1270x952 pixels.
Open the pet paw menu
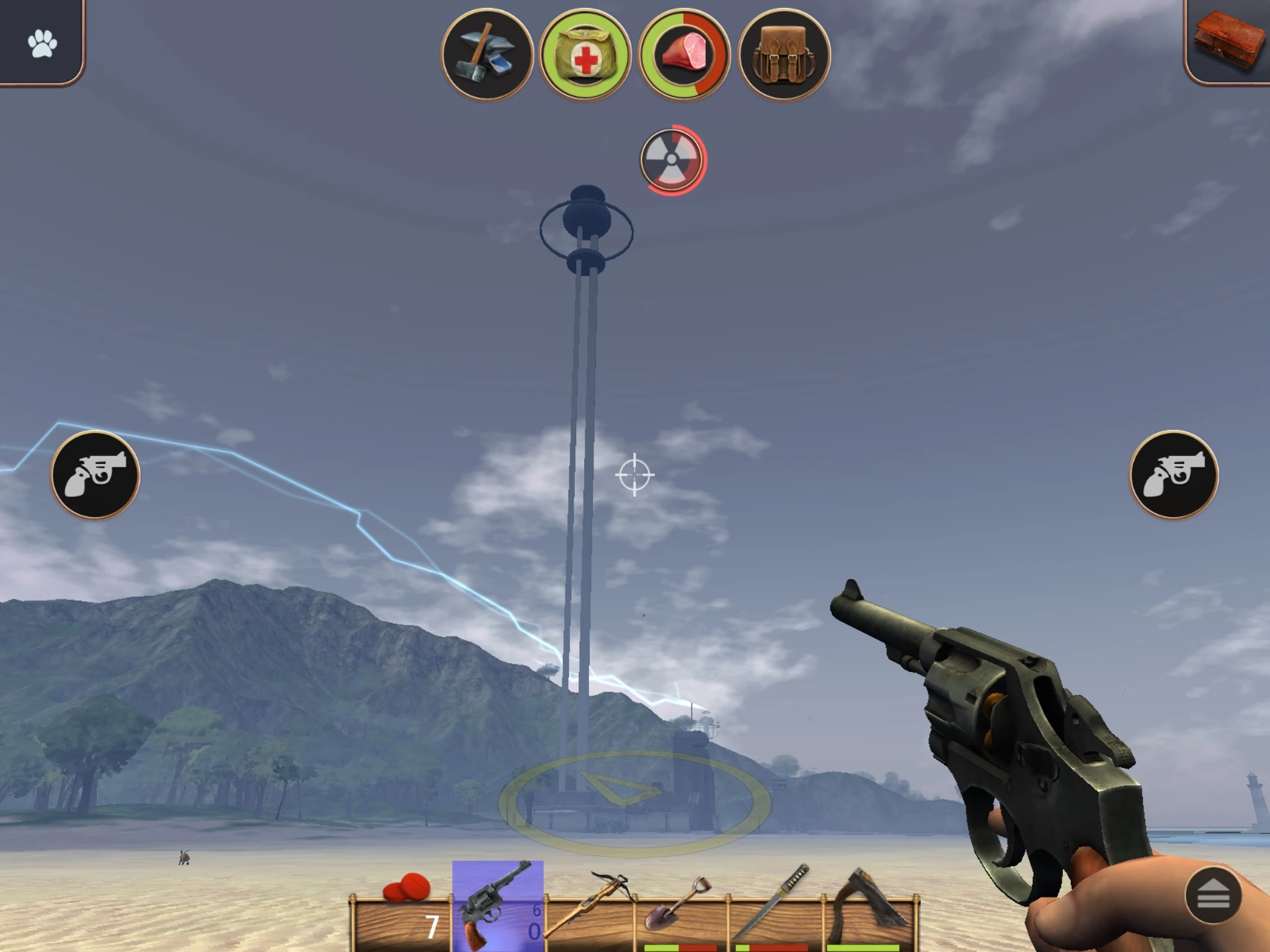(x=41, y=41)
